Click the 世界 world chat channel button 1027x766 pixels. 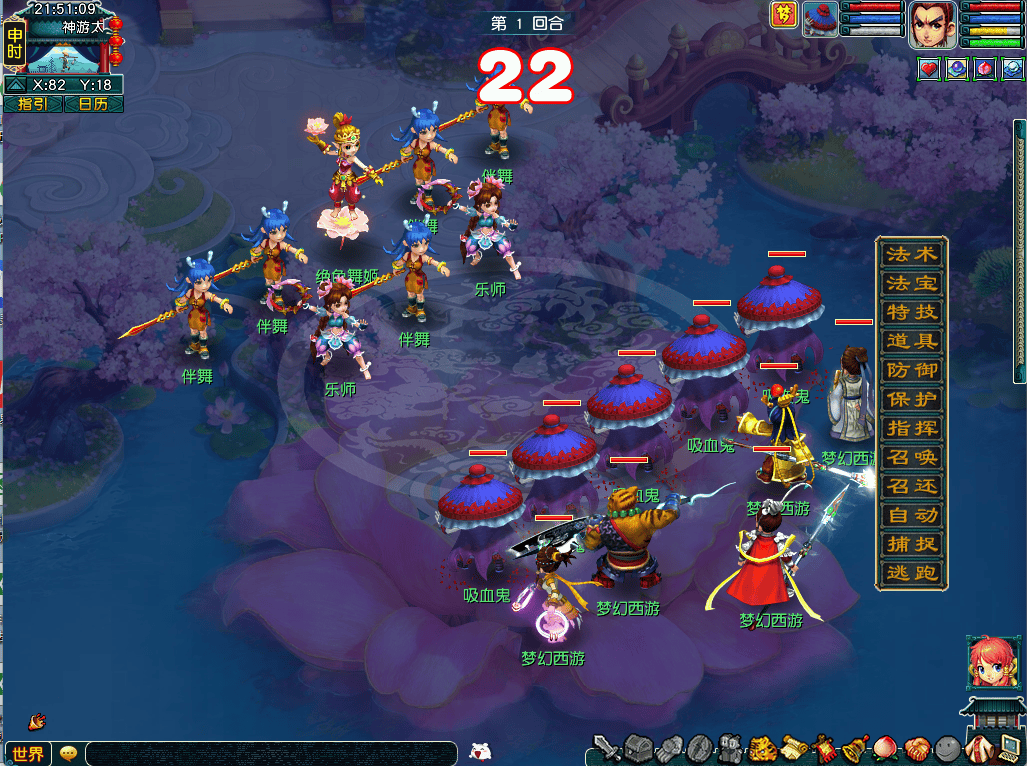click(x=27, y=754)
